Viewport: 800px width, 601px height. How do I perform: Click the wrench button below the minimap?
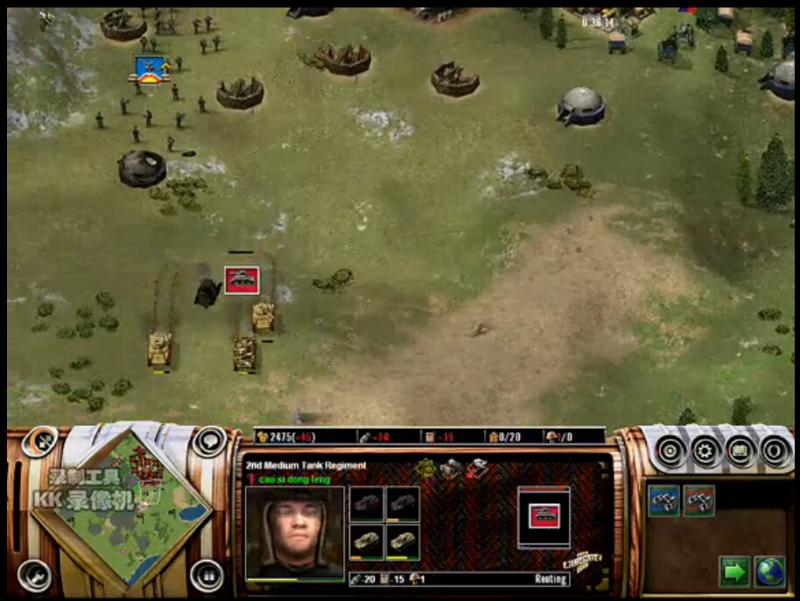(33, 574)
